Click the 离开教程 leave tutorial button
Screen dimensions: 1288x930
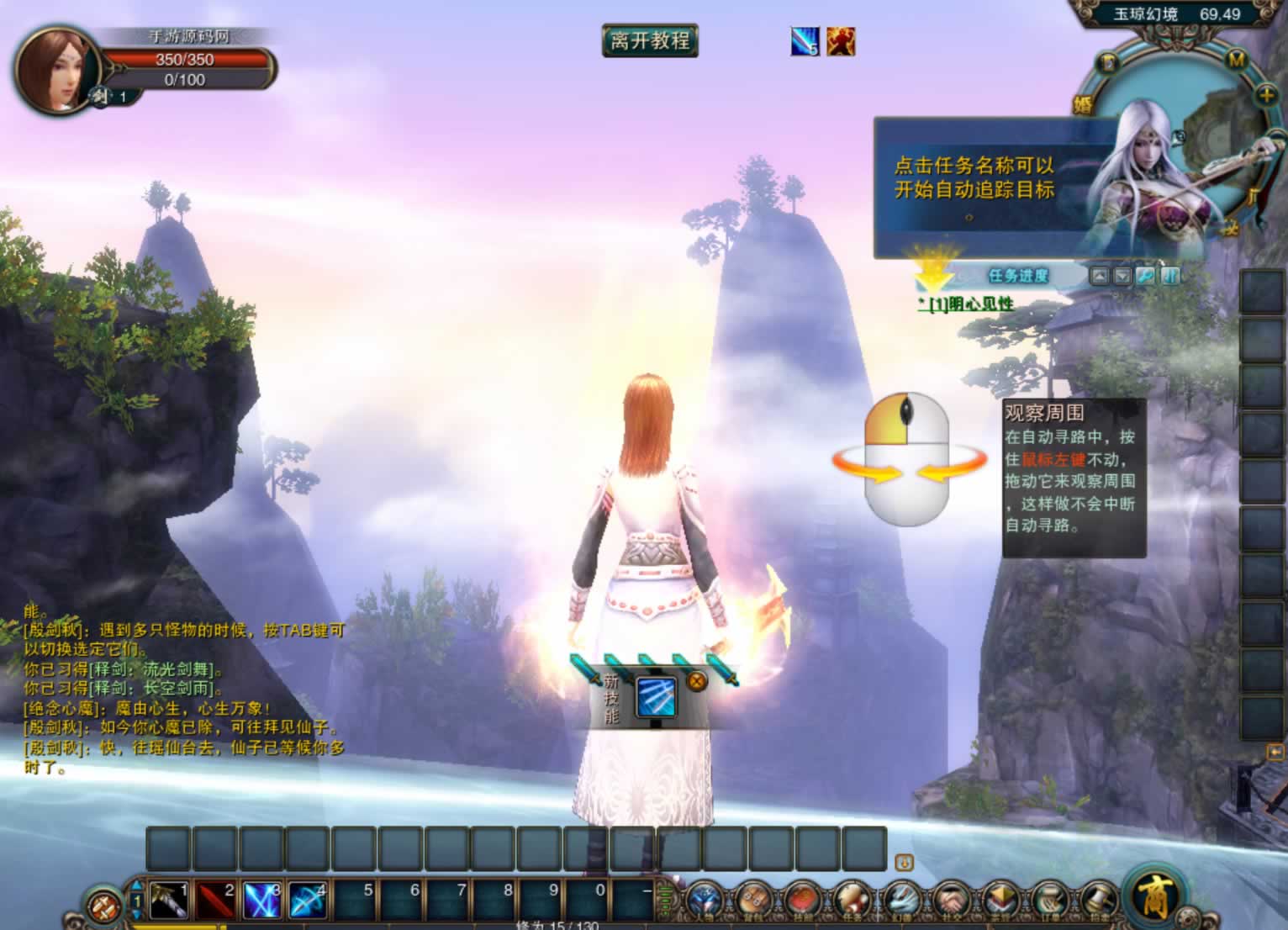click(x=650, y=41)
